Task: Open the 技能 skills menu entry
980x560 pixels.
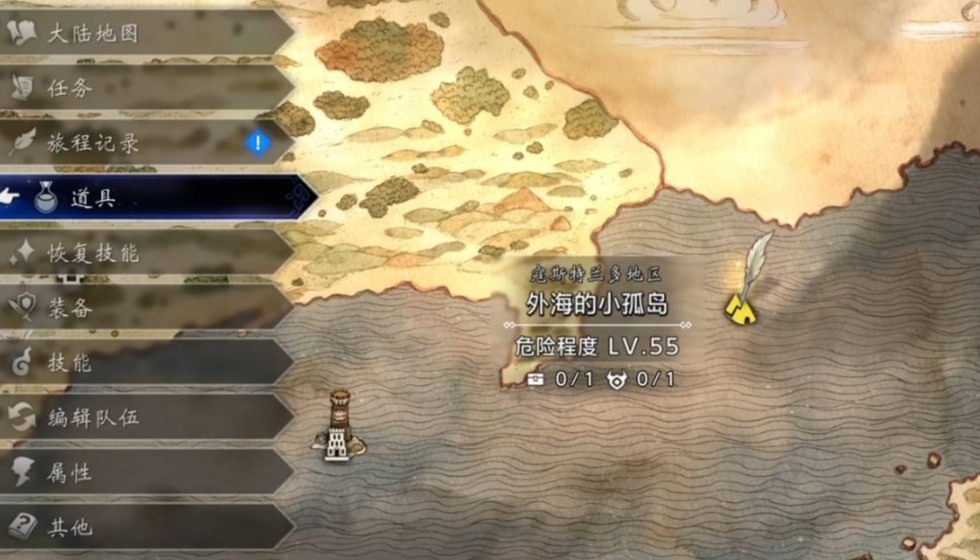Action: pos(140,363)
